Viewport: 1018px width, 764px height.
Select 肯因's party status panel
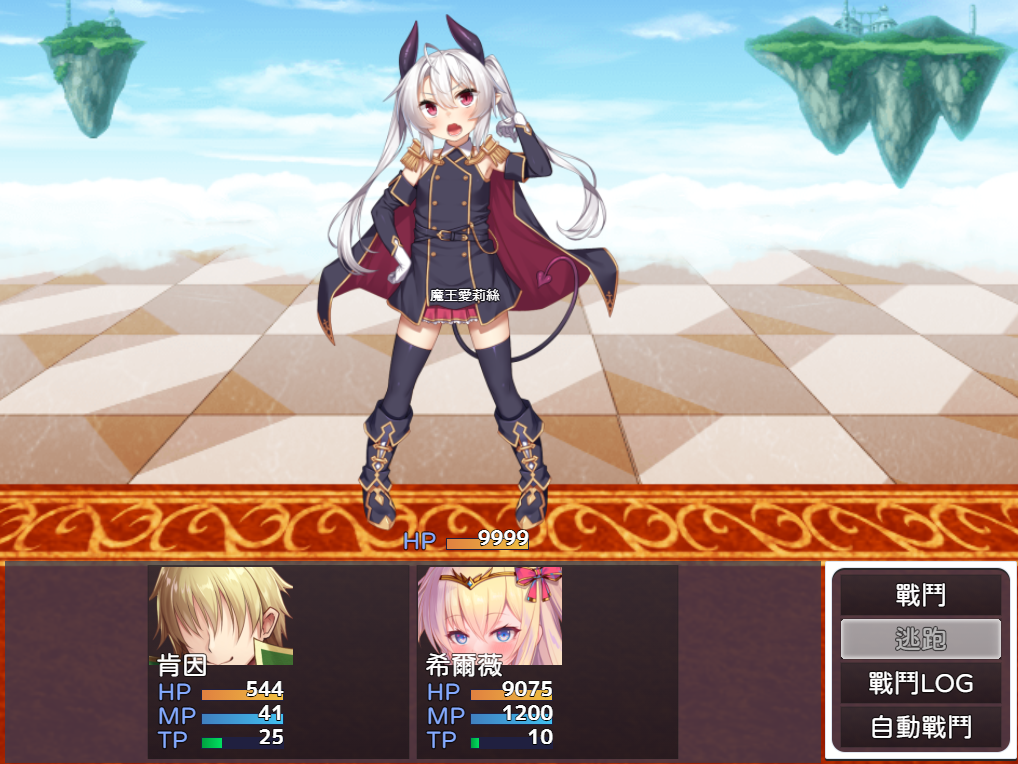(278, 661)
